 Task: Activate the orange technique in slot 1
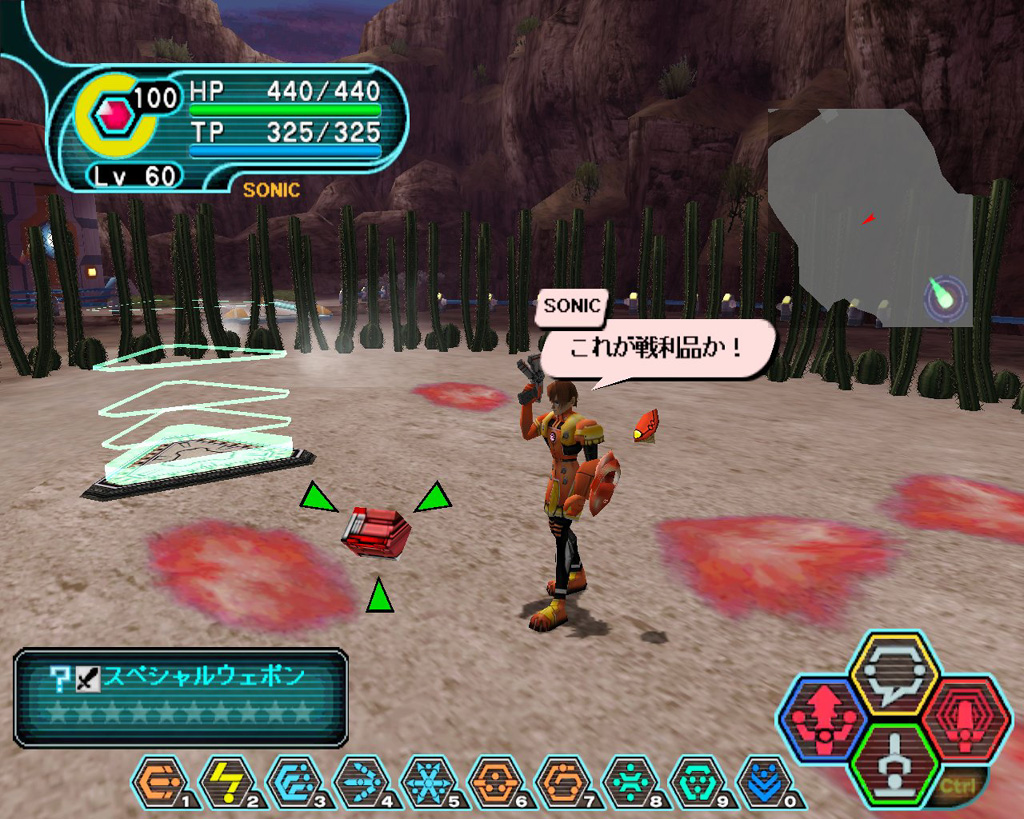(157, 781)
